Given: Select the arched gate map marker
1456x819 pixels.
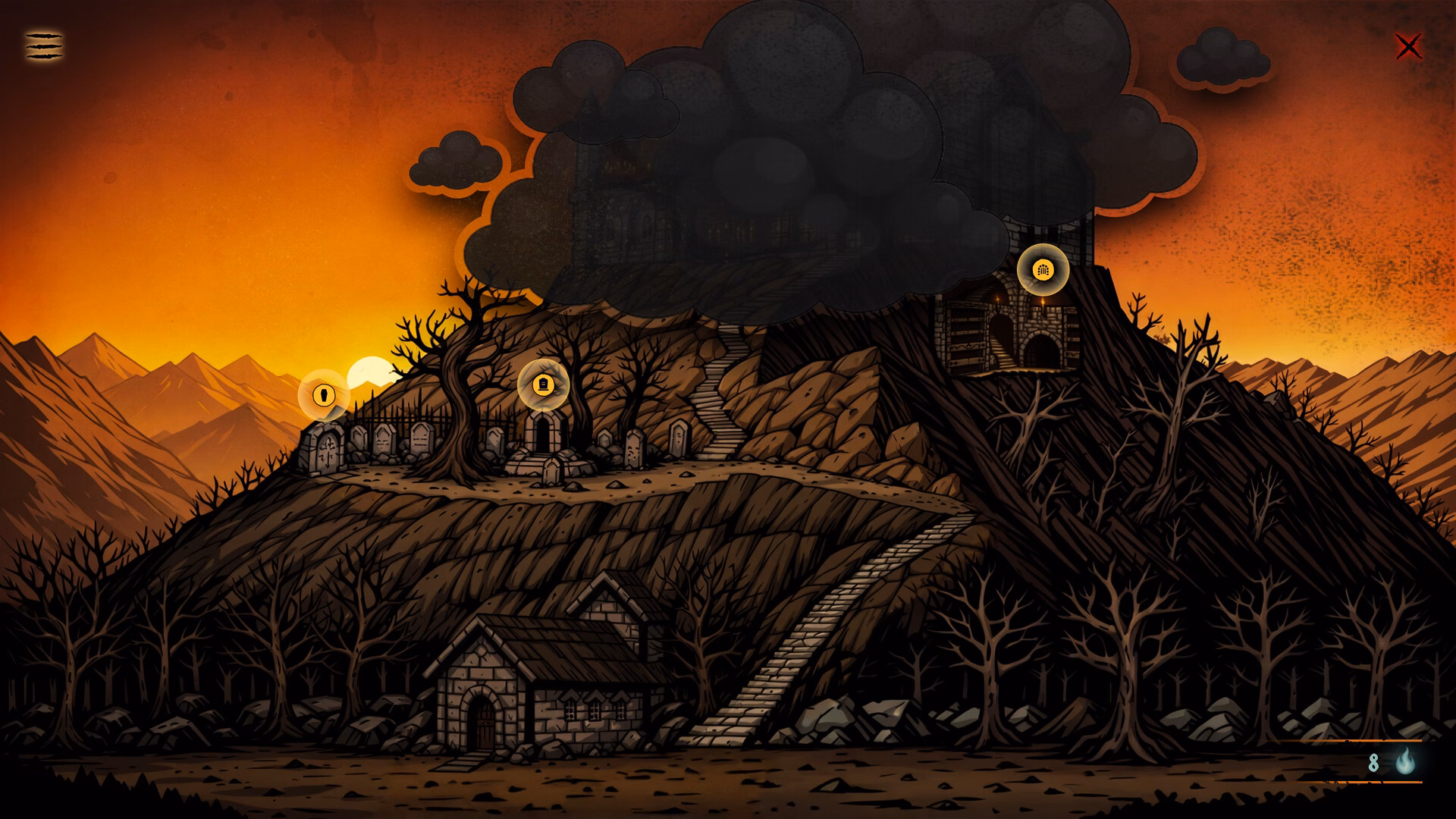Looking at the screenshot, I should pyautogui.click(x=1043, y=269).
